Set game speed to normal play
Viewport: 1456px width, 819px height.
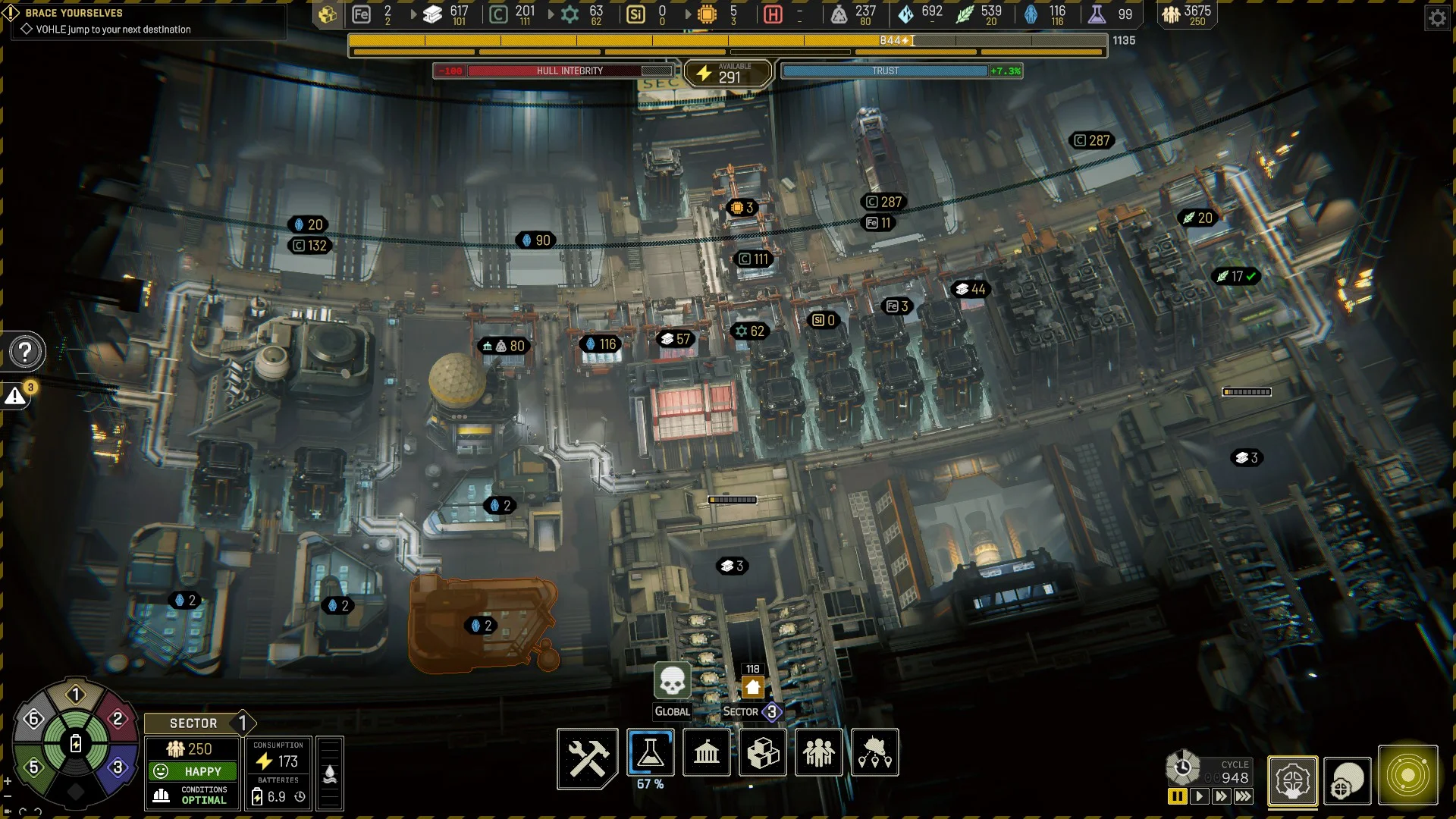[x=1199, y=796]
